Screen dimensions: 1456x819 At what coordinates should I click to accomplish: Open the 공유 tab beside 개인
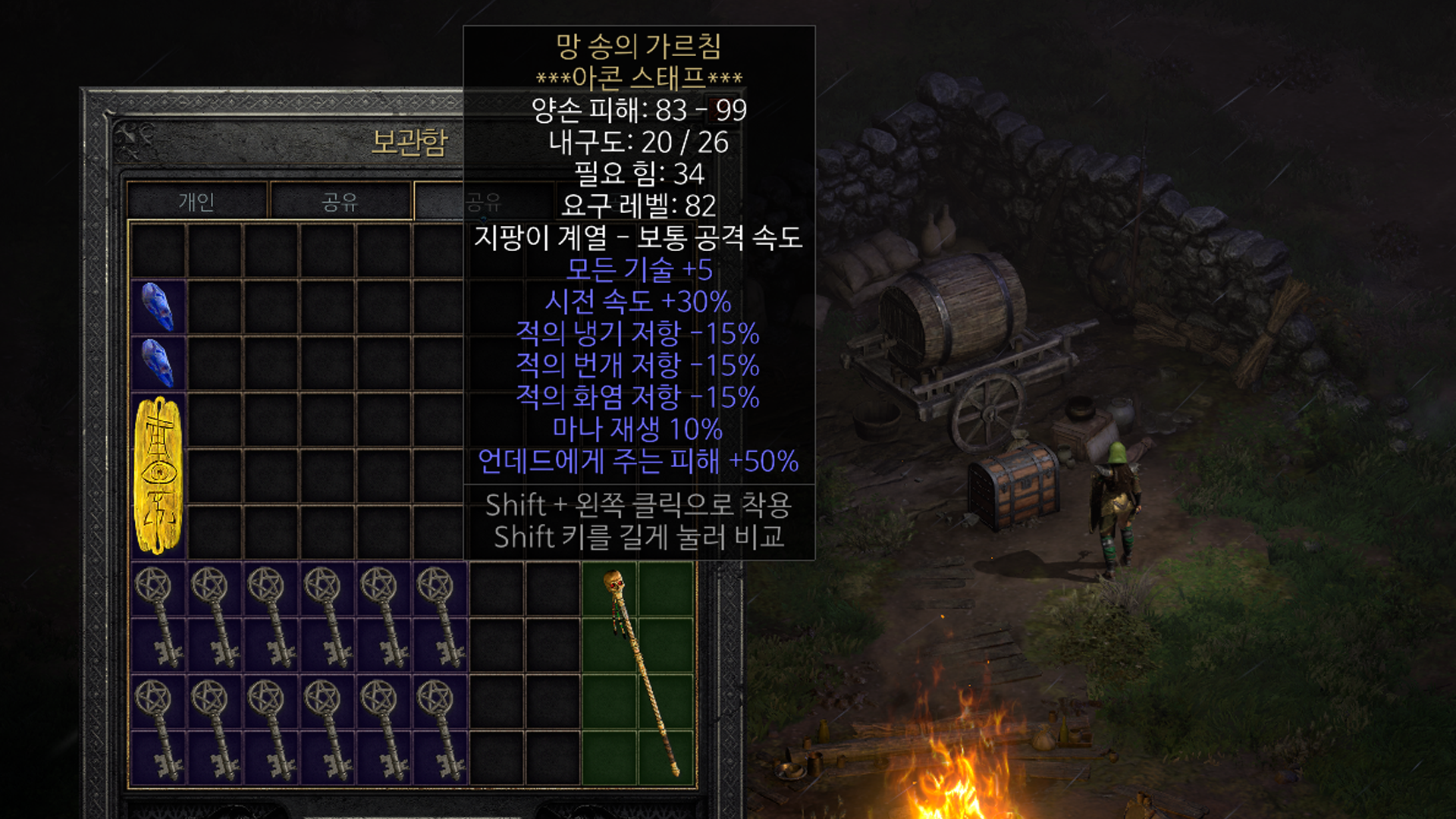click(x=340, y=202)
